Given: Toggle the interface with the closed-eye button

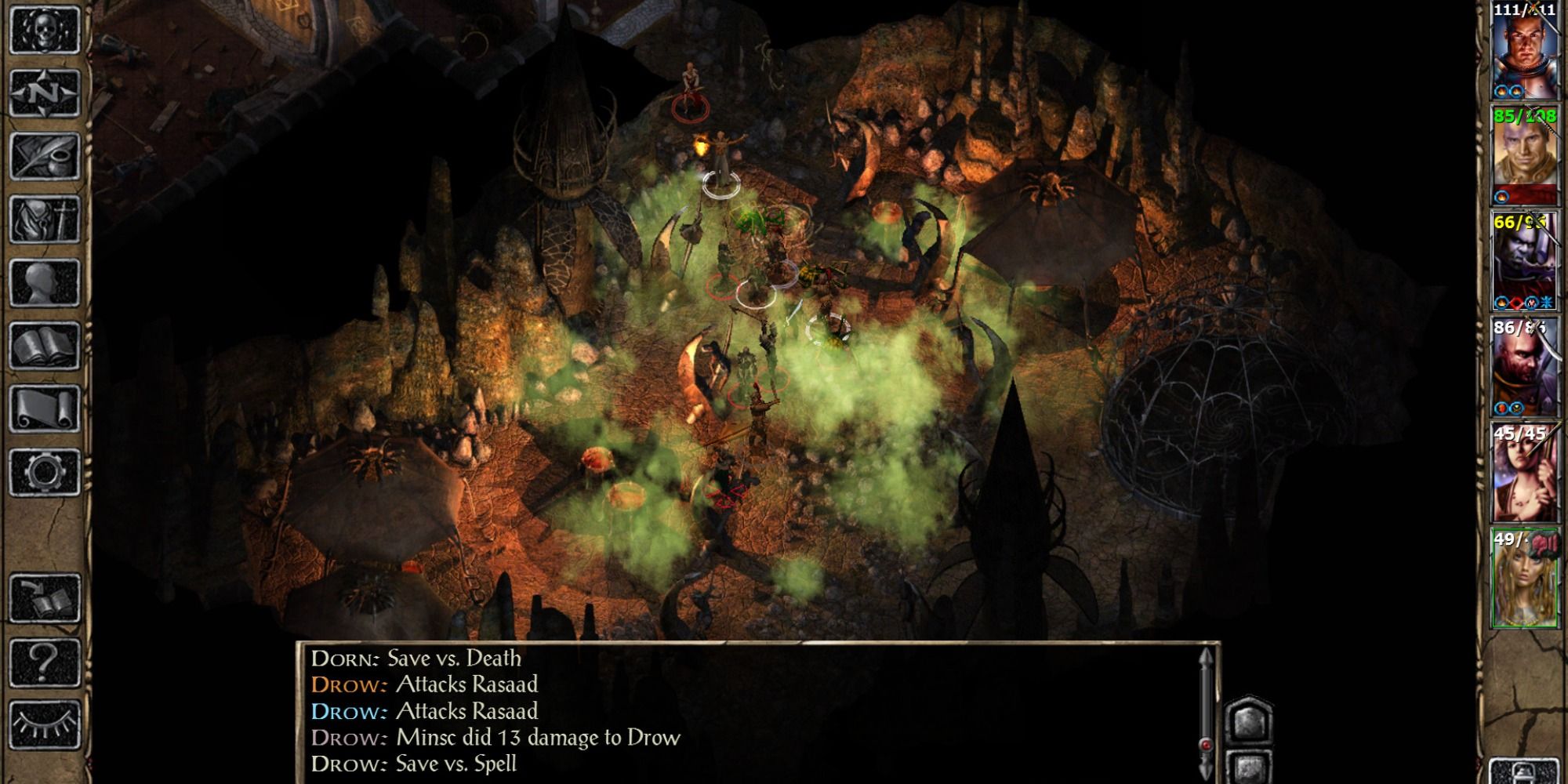Looking at the screenshot, I should [x=45, y=725].
